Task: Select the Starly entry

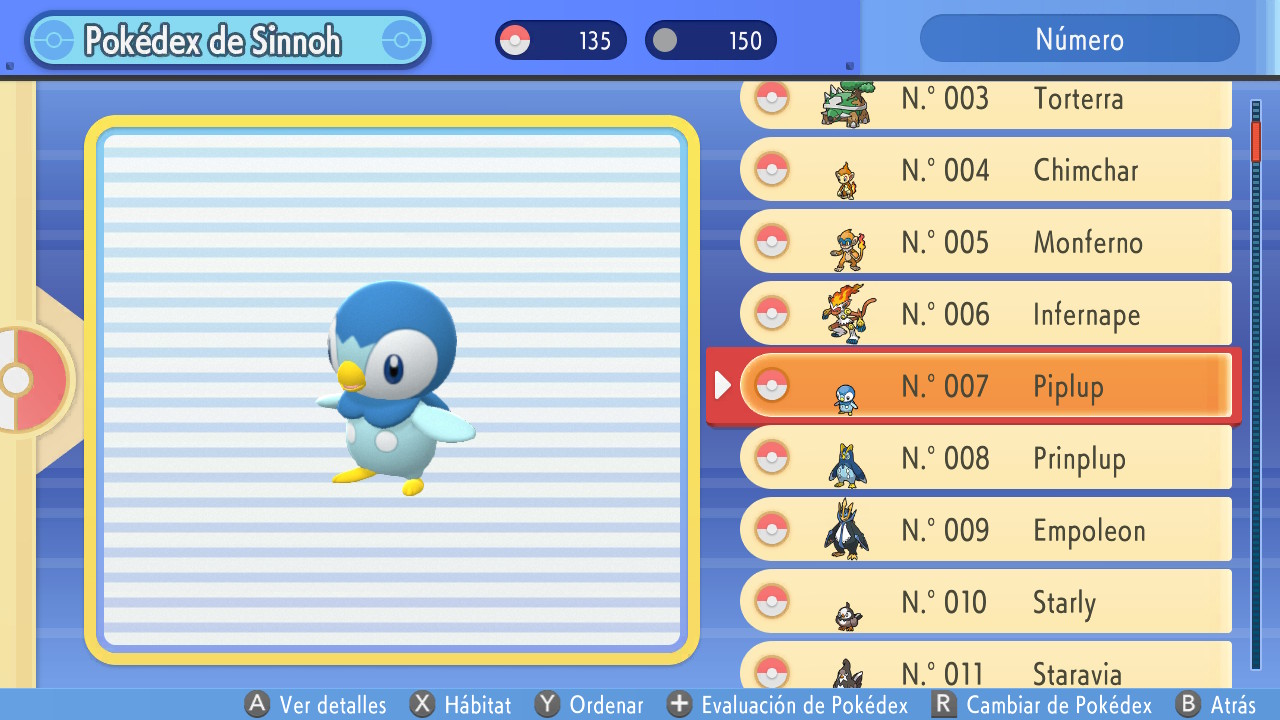Action: coord(985,602)
